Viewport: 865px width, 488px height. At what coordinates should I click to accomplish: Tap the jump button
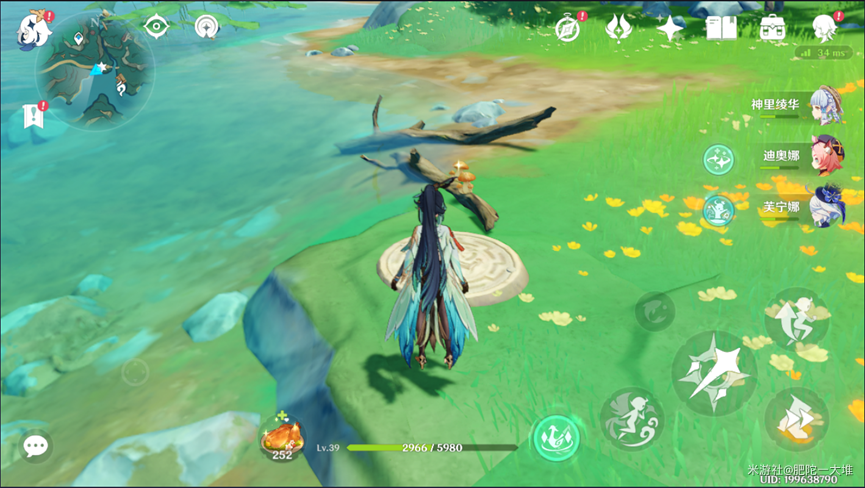pyautogui.click(x=796, y=317)
